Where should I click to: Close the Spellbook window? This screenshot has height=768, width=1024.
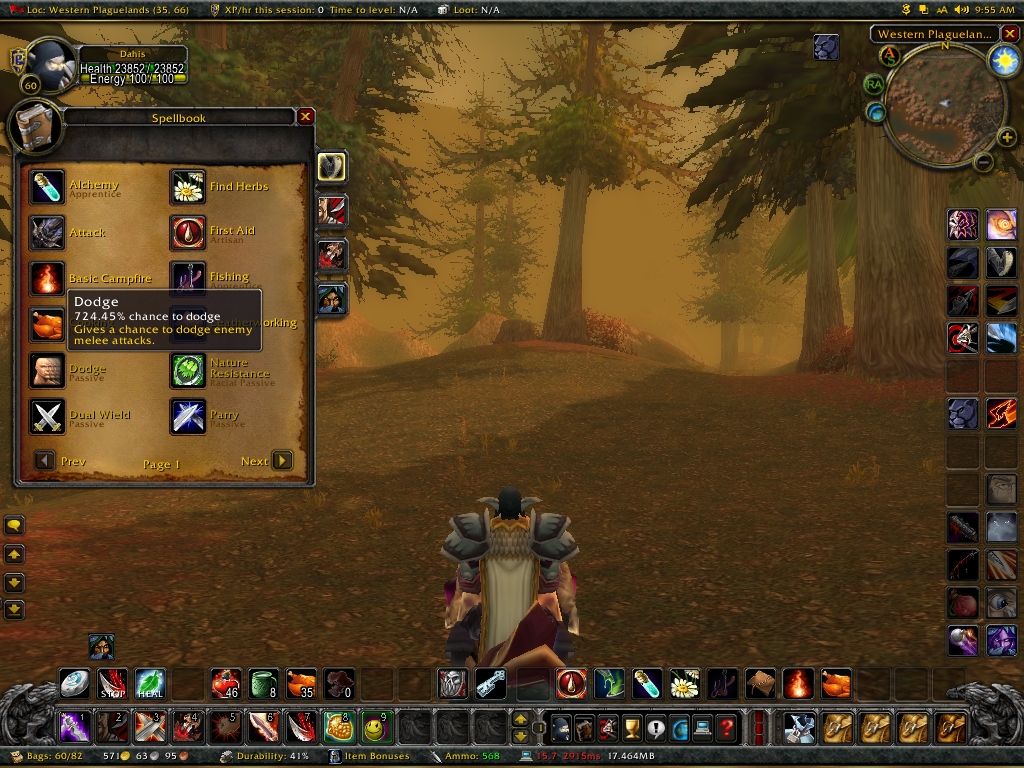(x=306, y=117)
